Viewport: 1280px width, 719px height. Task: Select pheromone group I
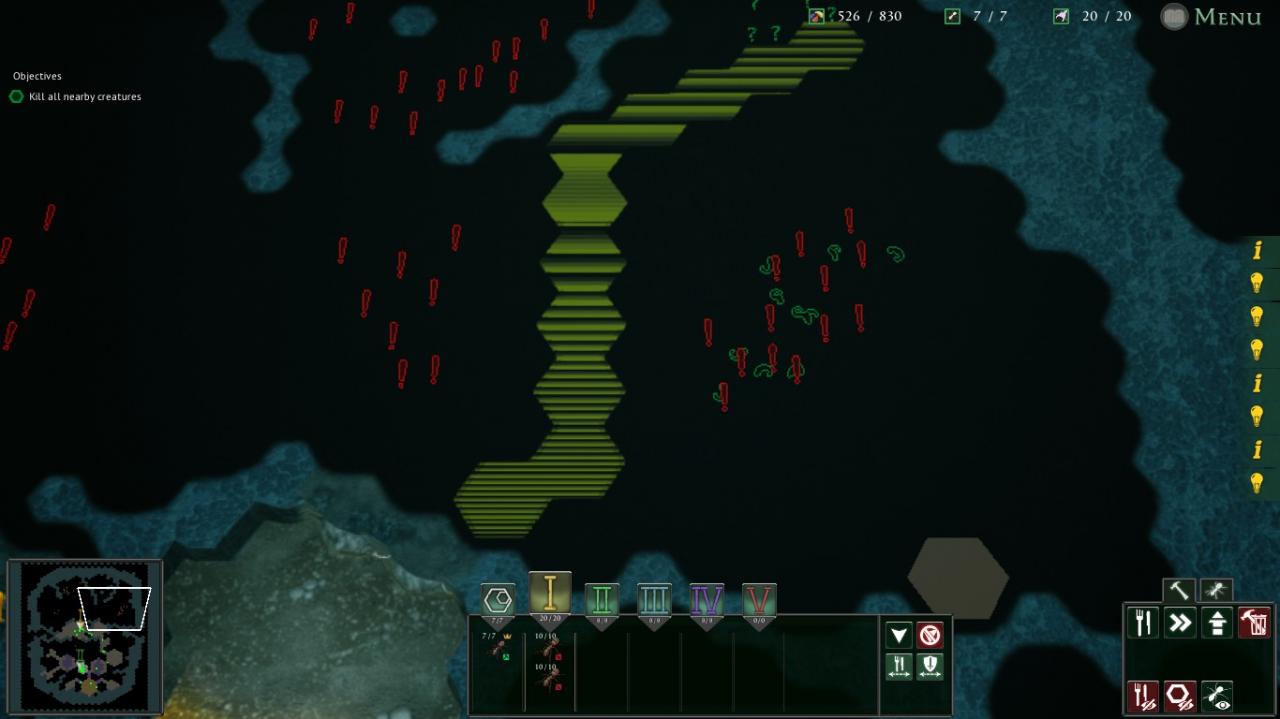(550, 595)
